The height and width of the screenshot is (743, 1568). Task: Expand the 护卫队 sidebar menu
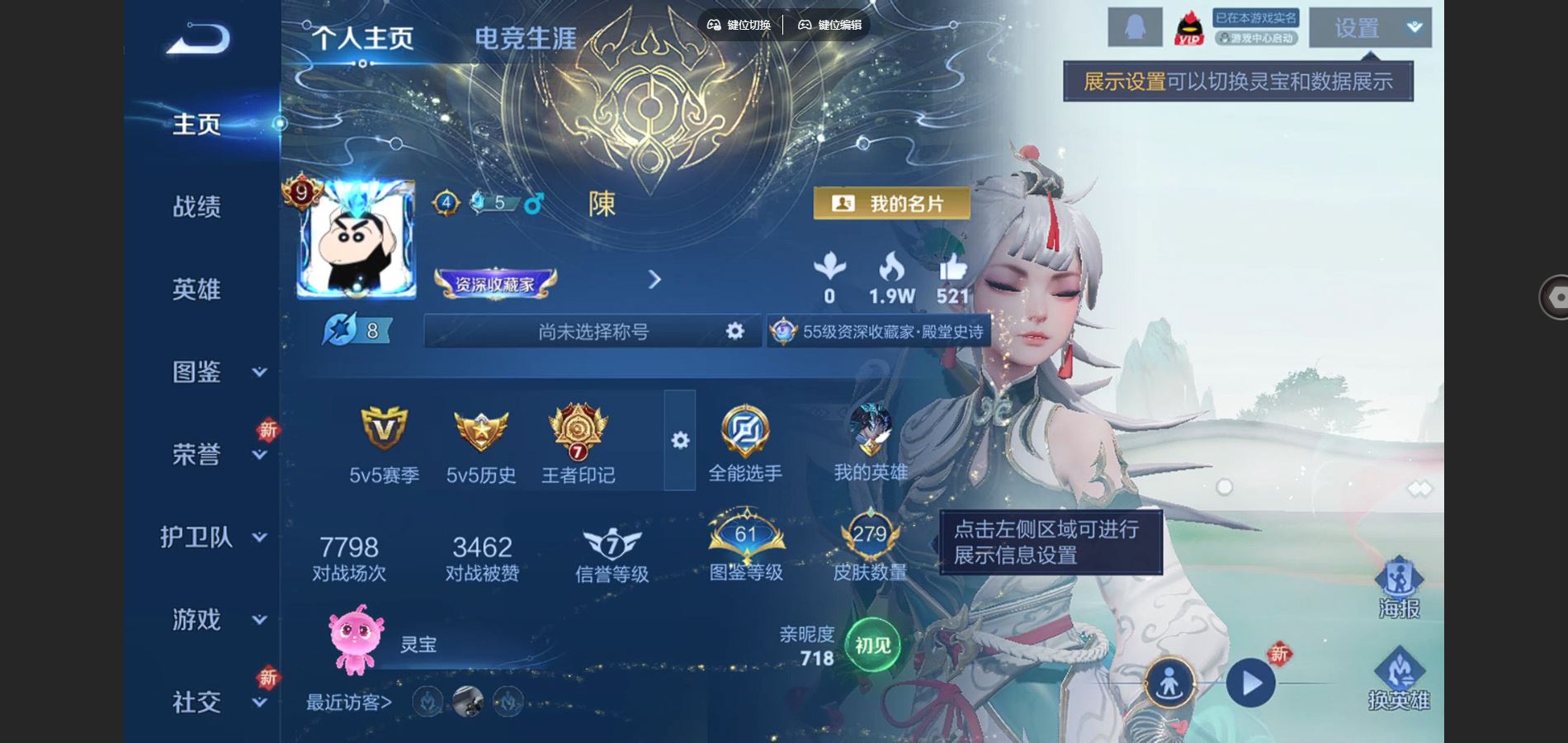click(259, 537)
